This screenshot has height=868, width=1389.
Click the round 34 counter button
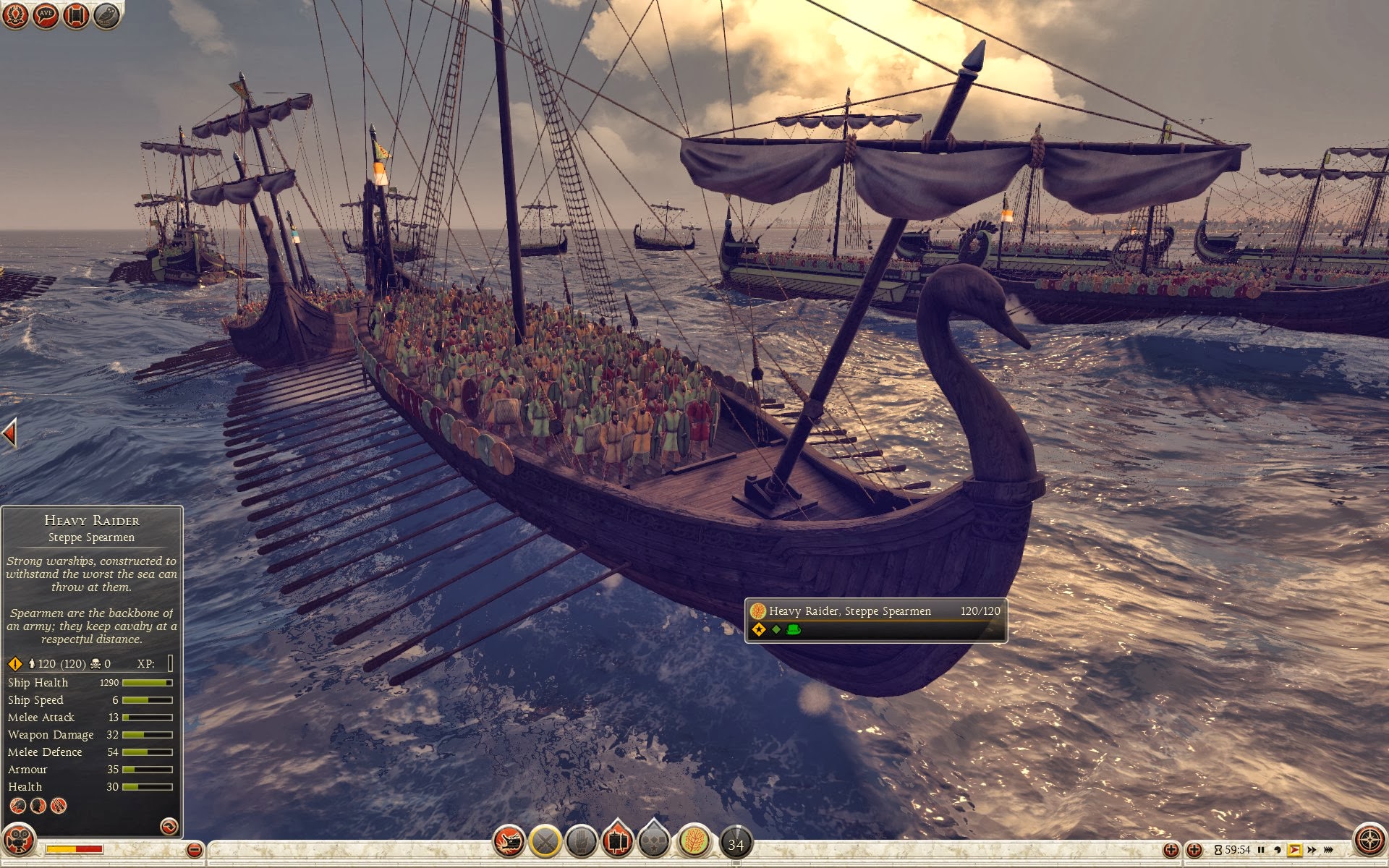click(x=736, y=843)
